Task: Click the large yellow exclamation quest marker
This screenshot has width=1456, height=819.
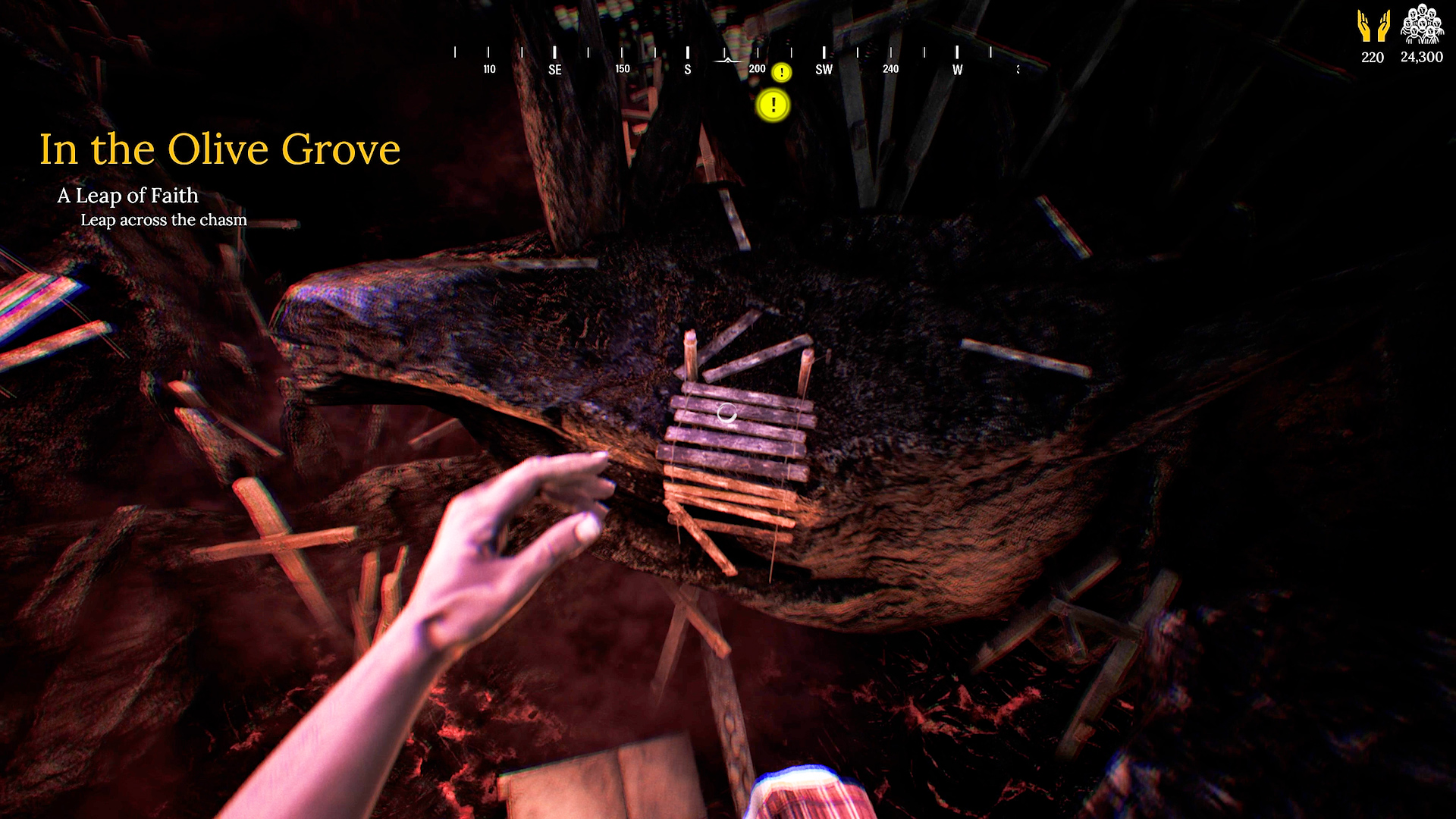Action: [x=773, y=106]
